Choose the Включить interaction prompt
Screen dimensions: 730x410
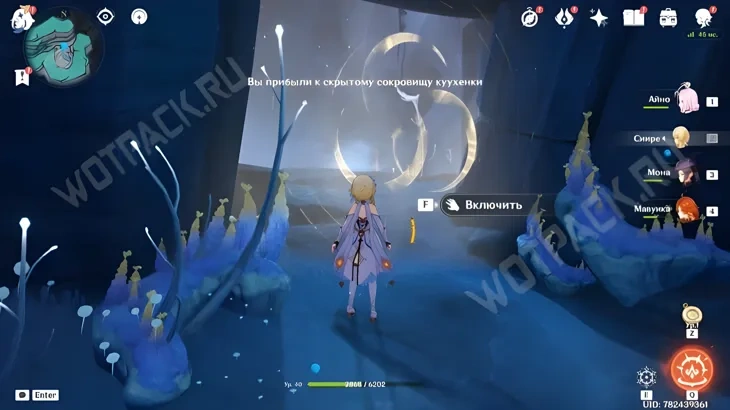pos(483,205)
